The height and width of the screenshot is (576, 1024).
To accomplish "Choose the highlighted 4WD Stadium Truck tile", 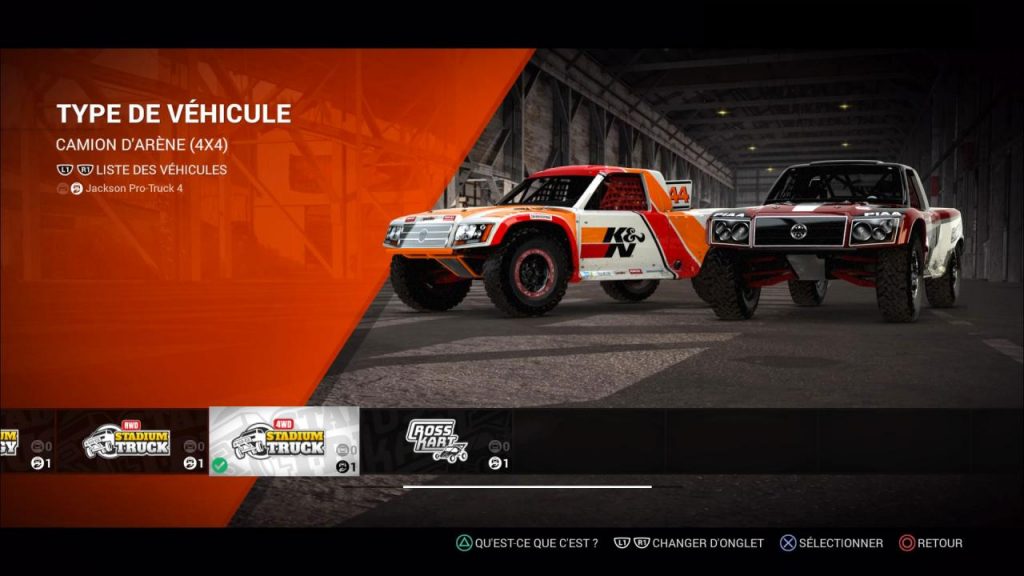I will pyautogui.click(x=283, y=441).
